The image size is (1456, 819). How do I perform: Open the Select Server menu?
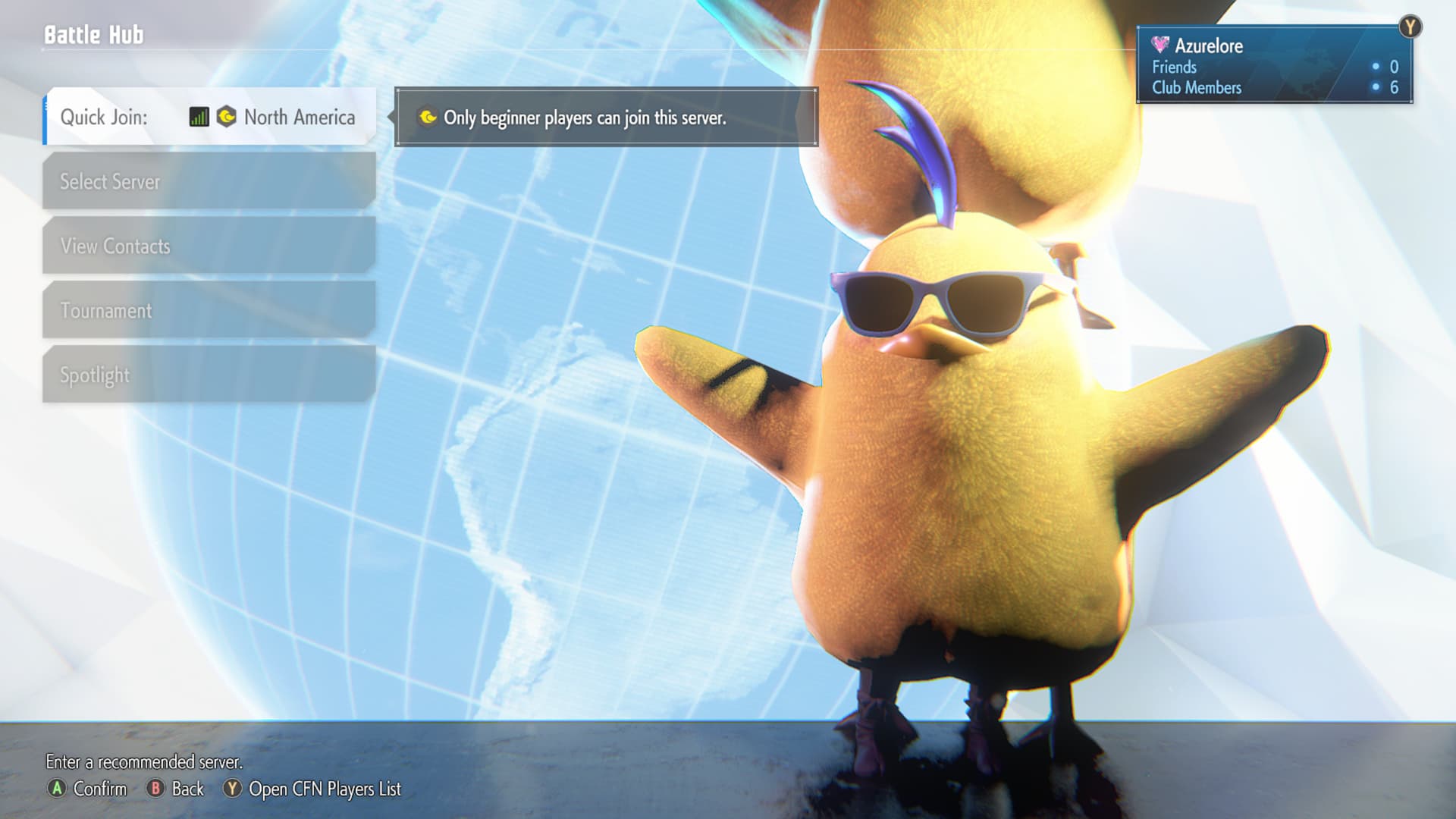click(209, 181)
